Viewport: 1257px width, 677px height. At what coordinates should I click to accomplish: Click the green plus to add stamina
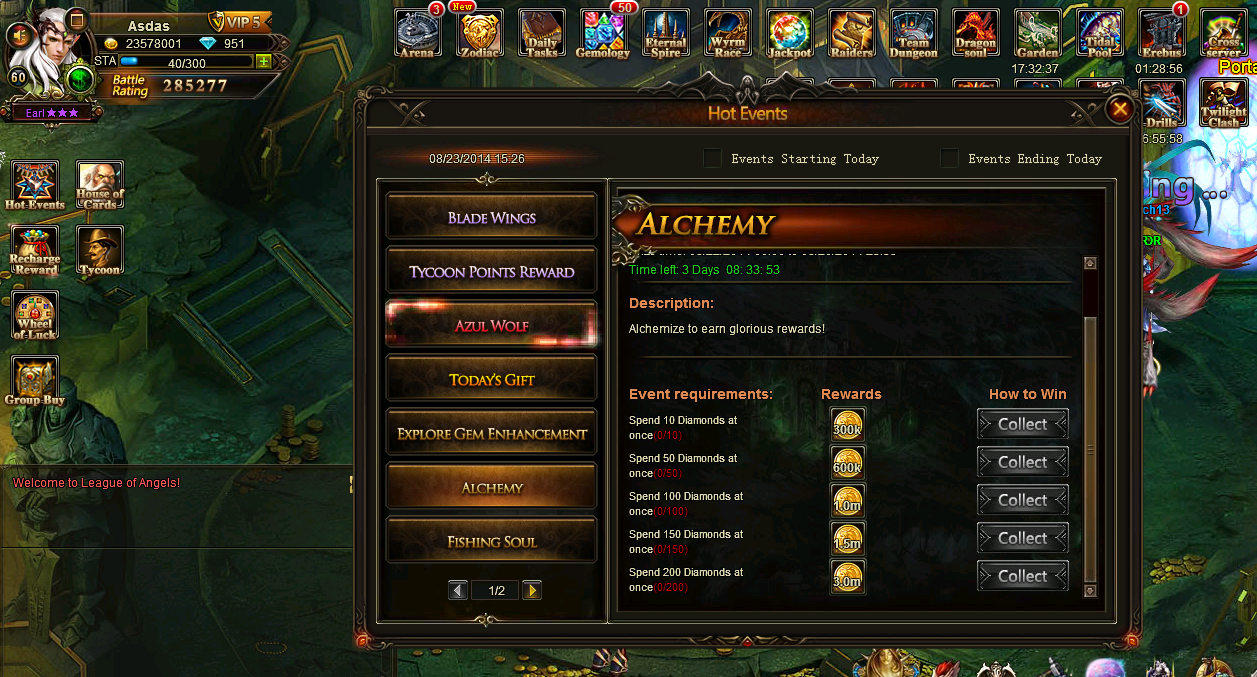click(263, 62)
